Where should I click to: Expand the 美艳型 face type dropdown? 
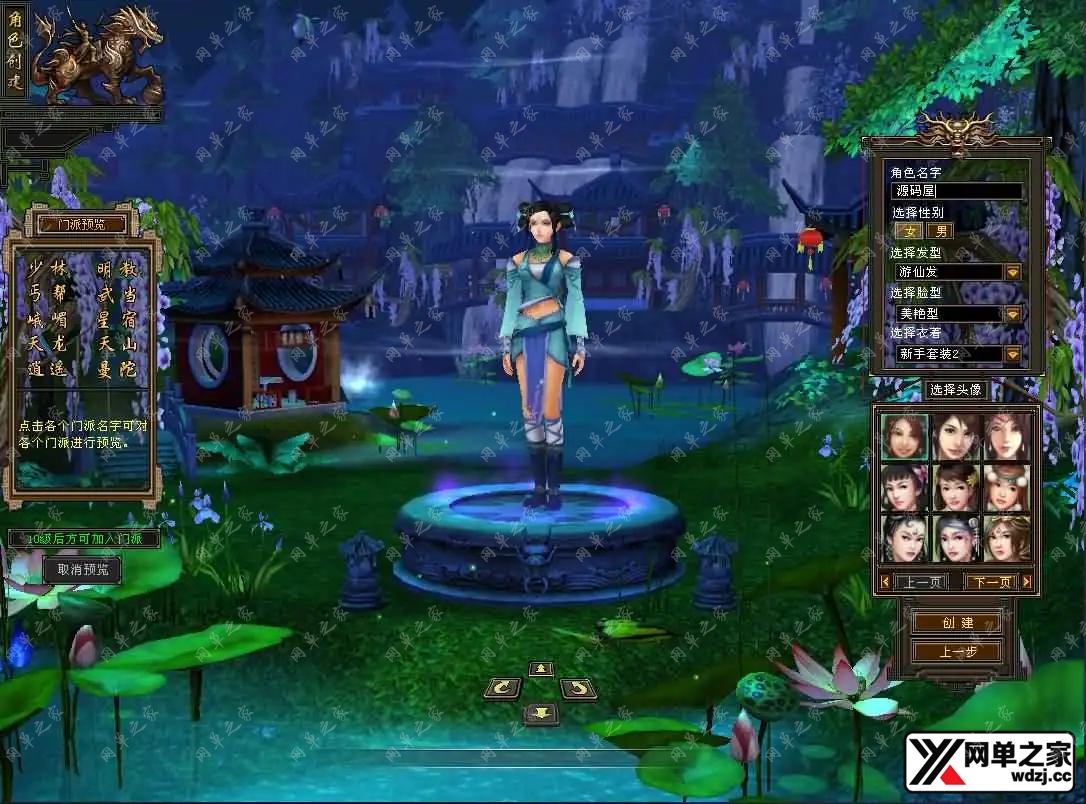[x=1012, y=313]
